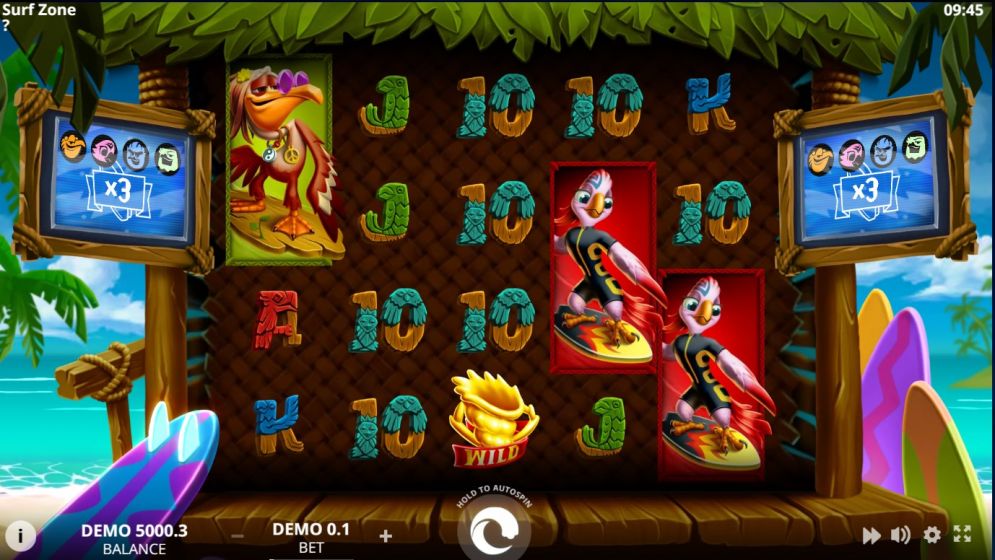The width and height of the screenshot is (995, 560).
Task: Open the gear settings menu
Action: (932, 535)
